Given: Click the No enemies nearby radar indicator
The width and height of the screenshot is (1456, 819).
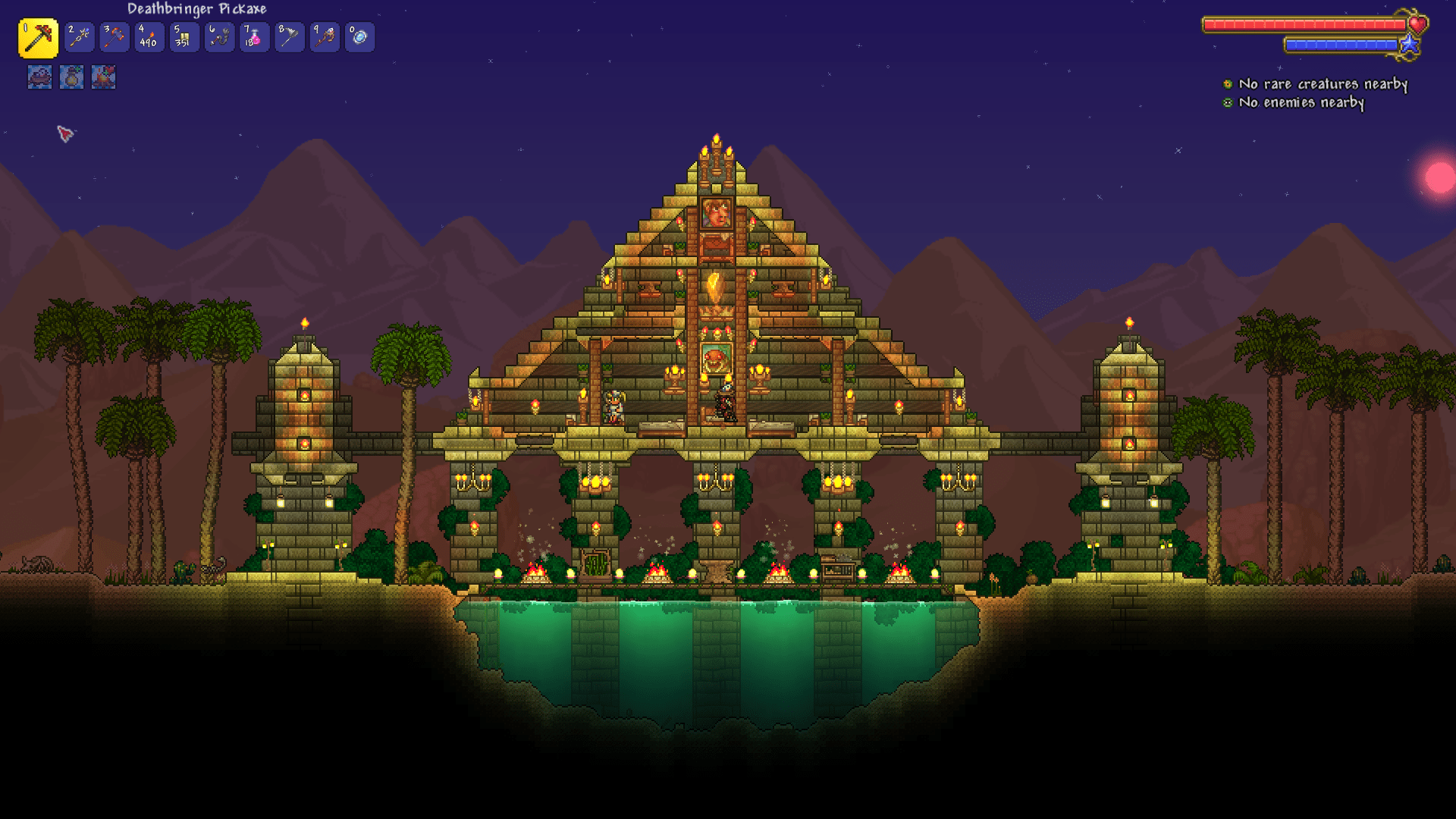Looking at the screenshot, I should 1300,103.
